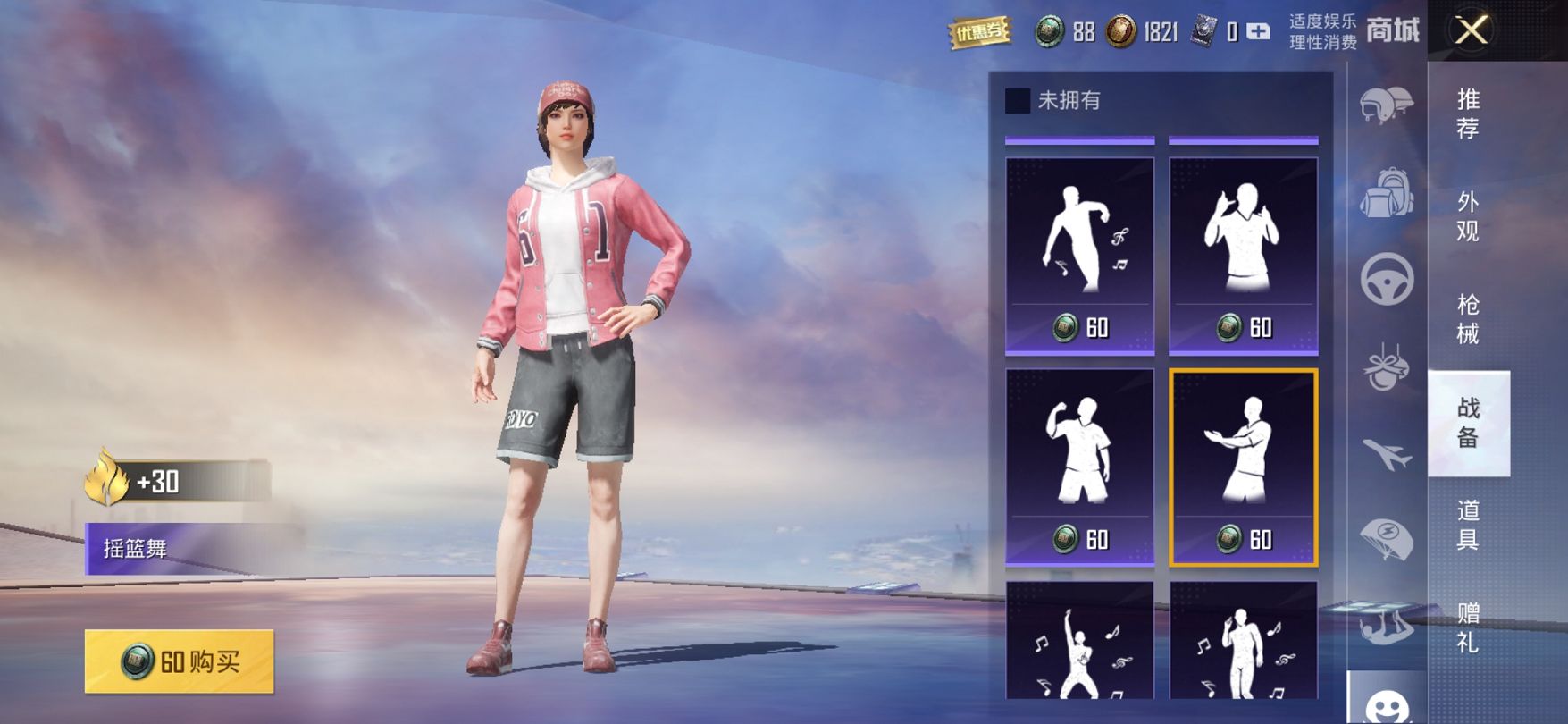Toggle the 未拥有 (not owned) filter checkbox

(x=1018, y=101)
